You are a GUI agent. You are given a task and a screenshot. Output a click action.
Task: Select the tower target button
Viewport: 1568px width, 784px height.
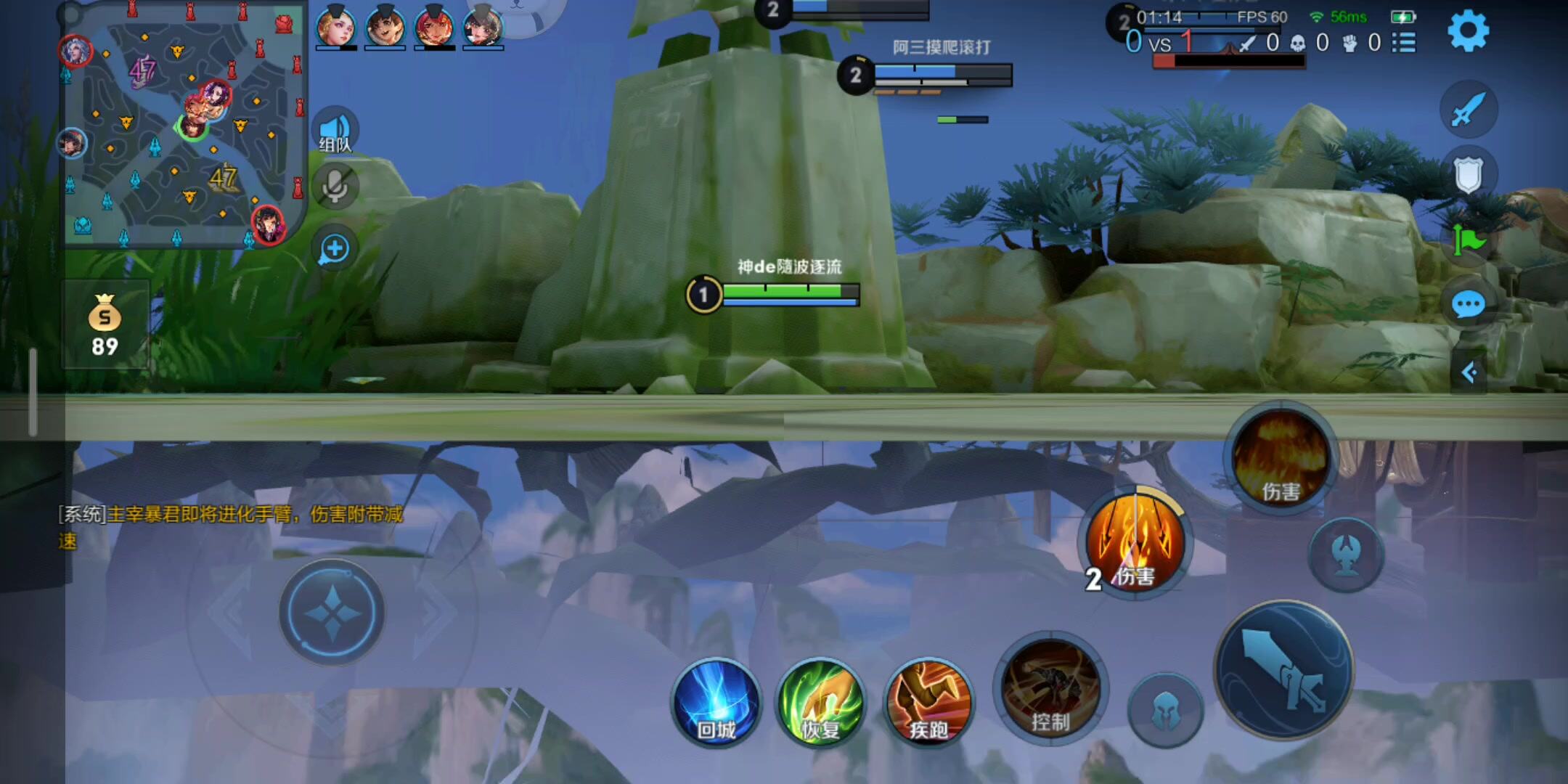tap(1346, 555)
